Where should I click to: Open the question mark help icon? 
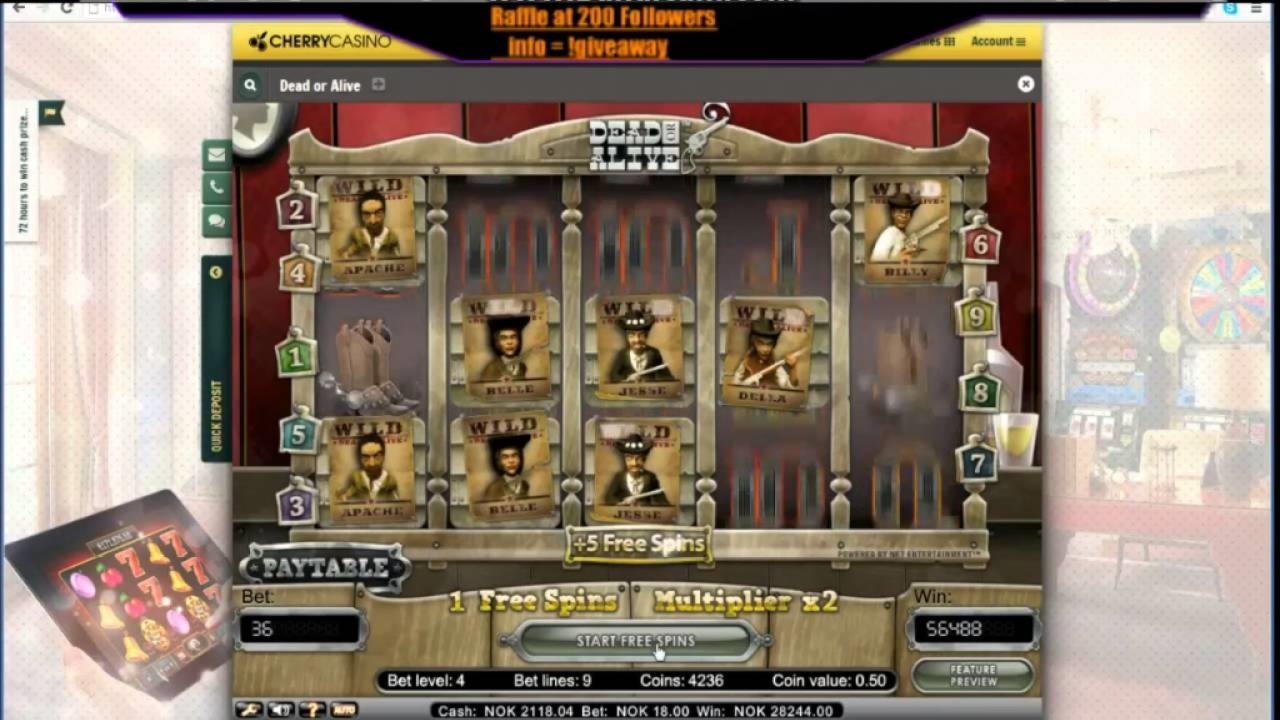(x=312, y=710)
